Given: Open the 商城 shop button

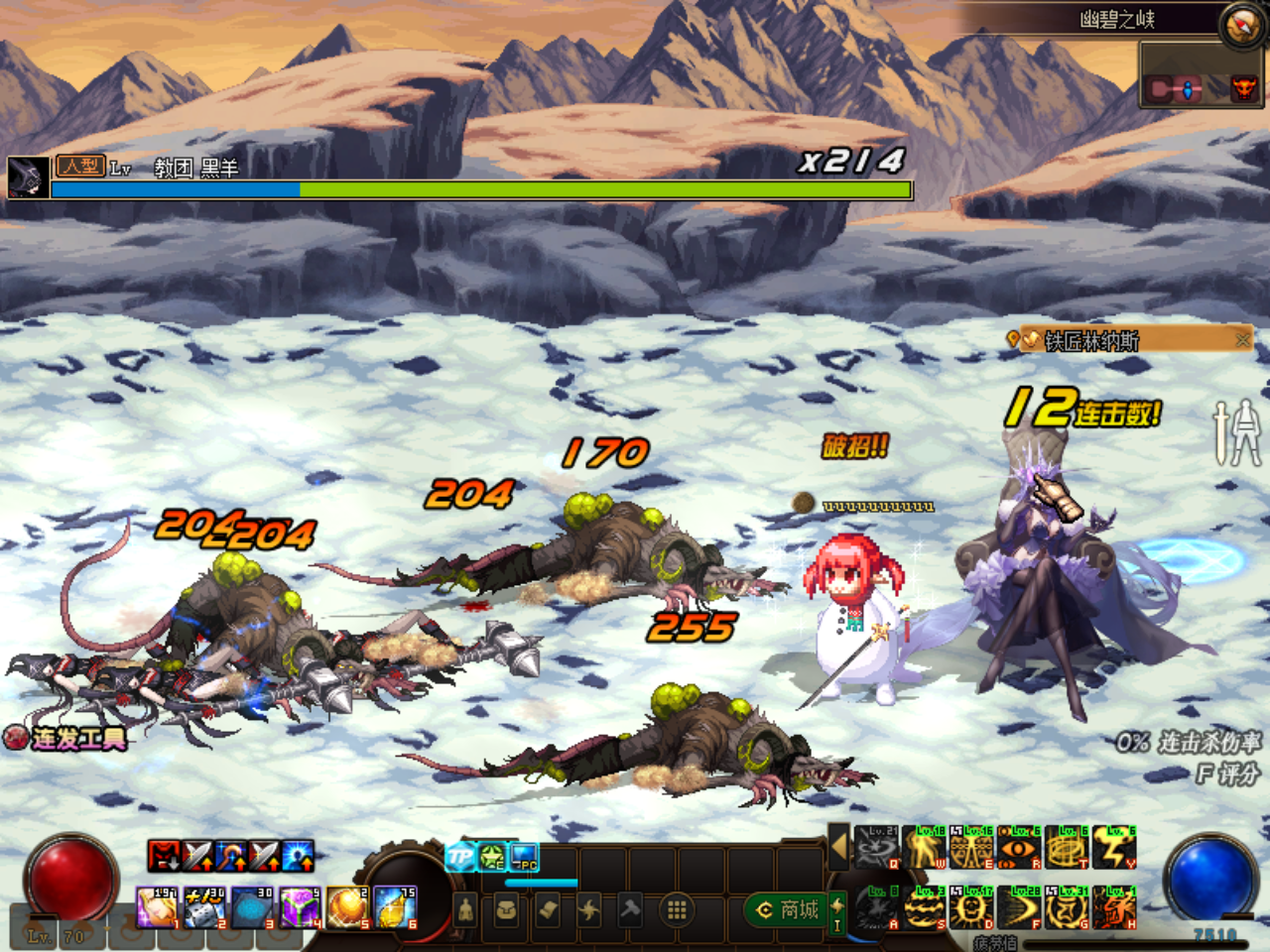Looking at the screenshot, I should [x=789, y=909].
